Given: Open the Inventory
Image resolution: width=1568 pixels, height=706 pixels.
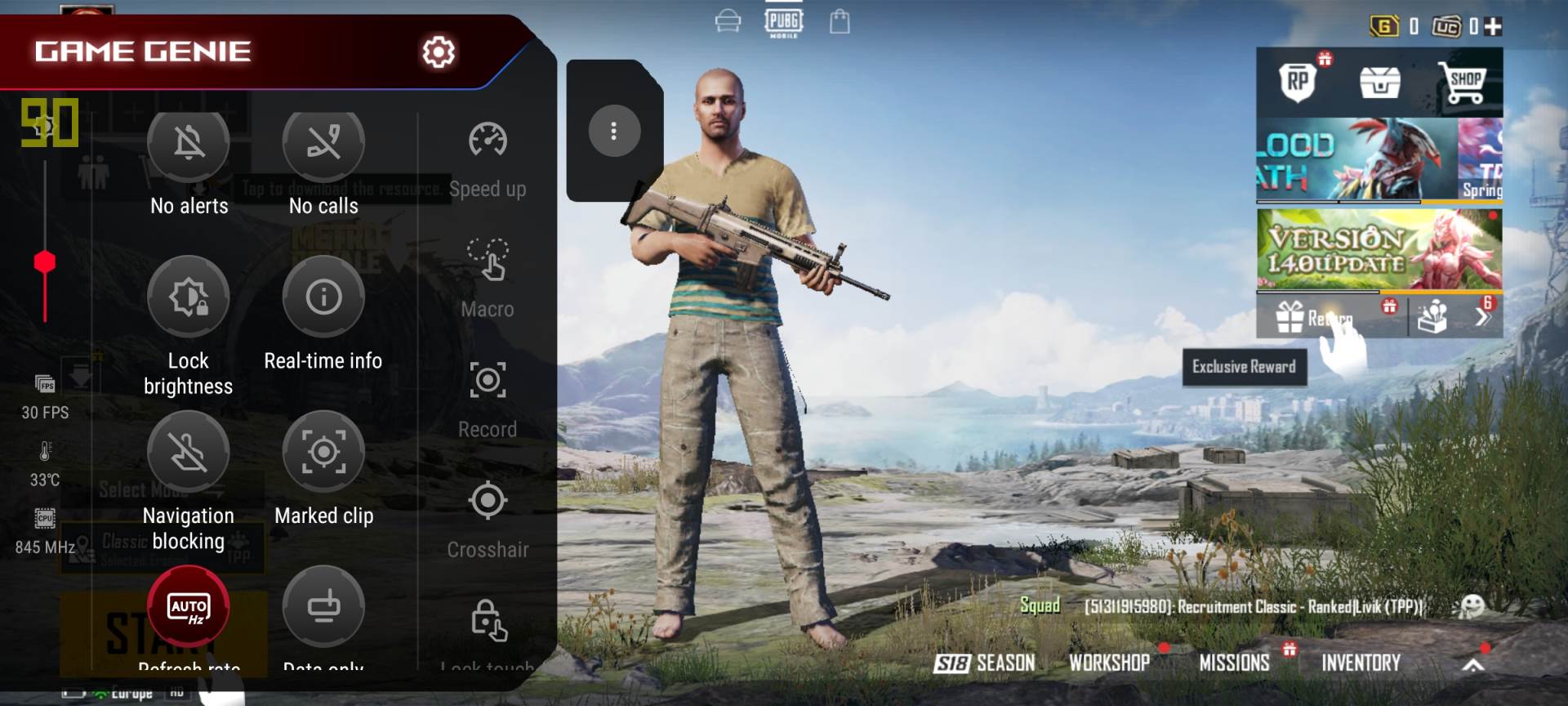Looking at the screenshot, I should tap(1361, 663).
